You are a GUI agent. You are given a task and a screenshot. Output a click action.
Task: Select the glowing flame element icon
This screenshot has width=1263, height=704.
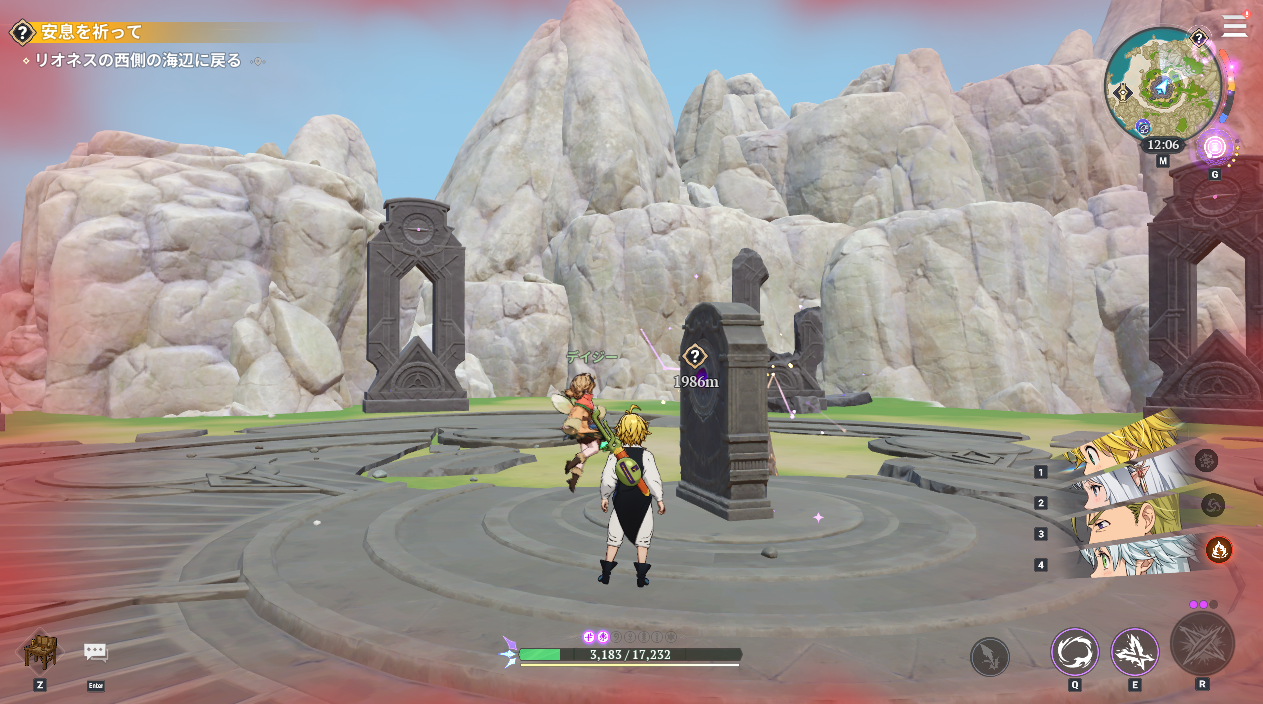[x=1218, y=549]
